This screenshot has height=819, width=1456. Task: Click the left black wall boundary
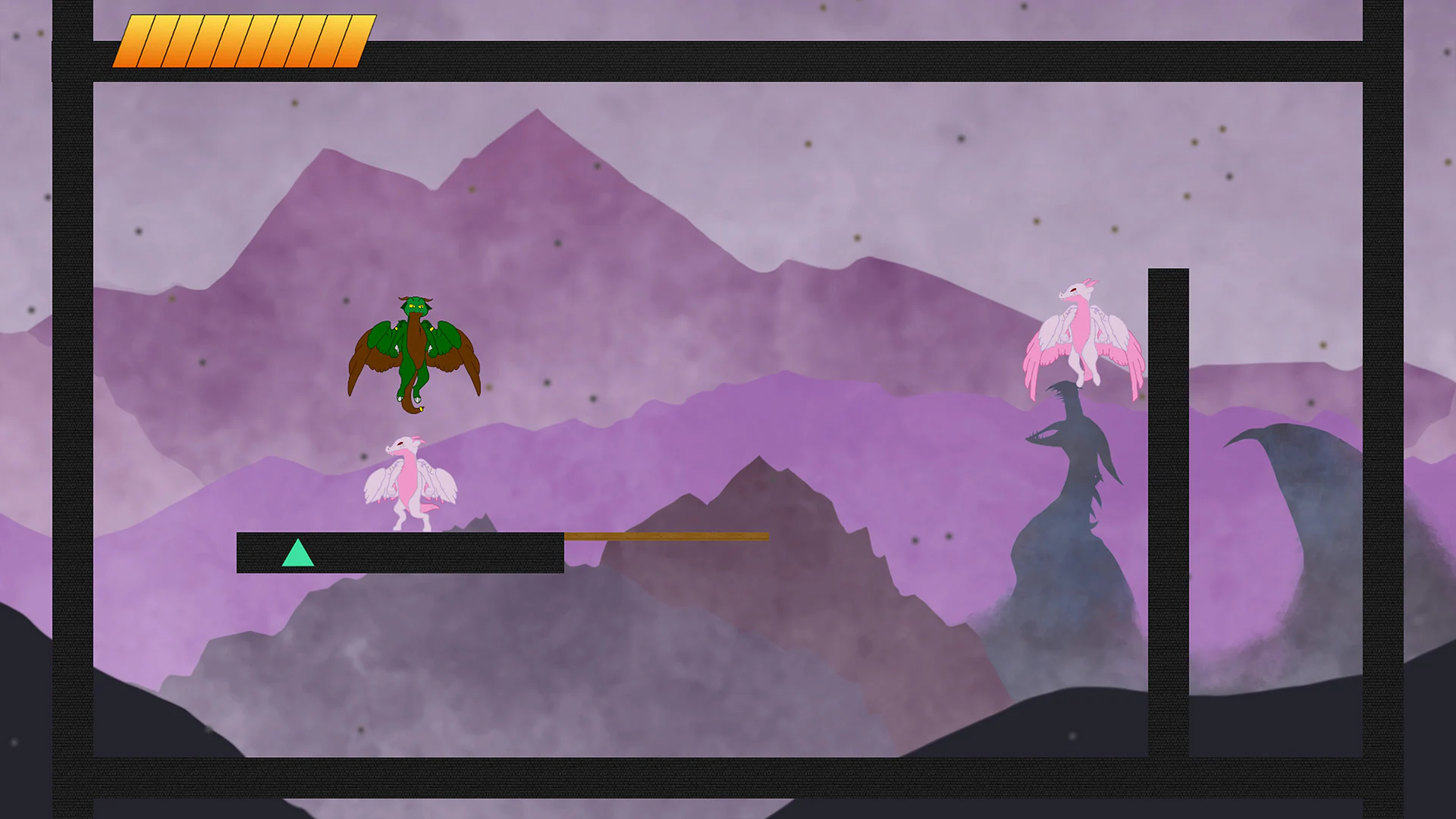tap(72, 409)
